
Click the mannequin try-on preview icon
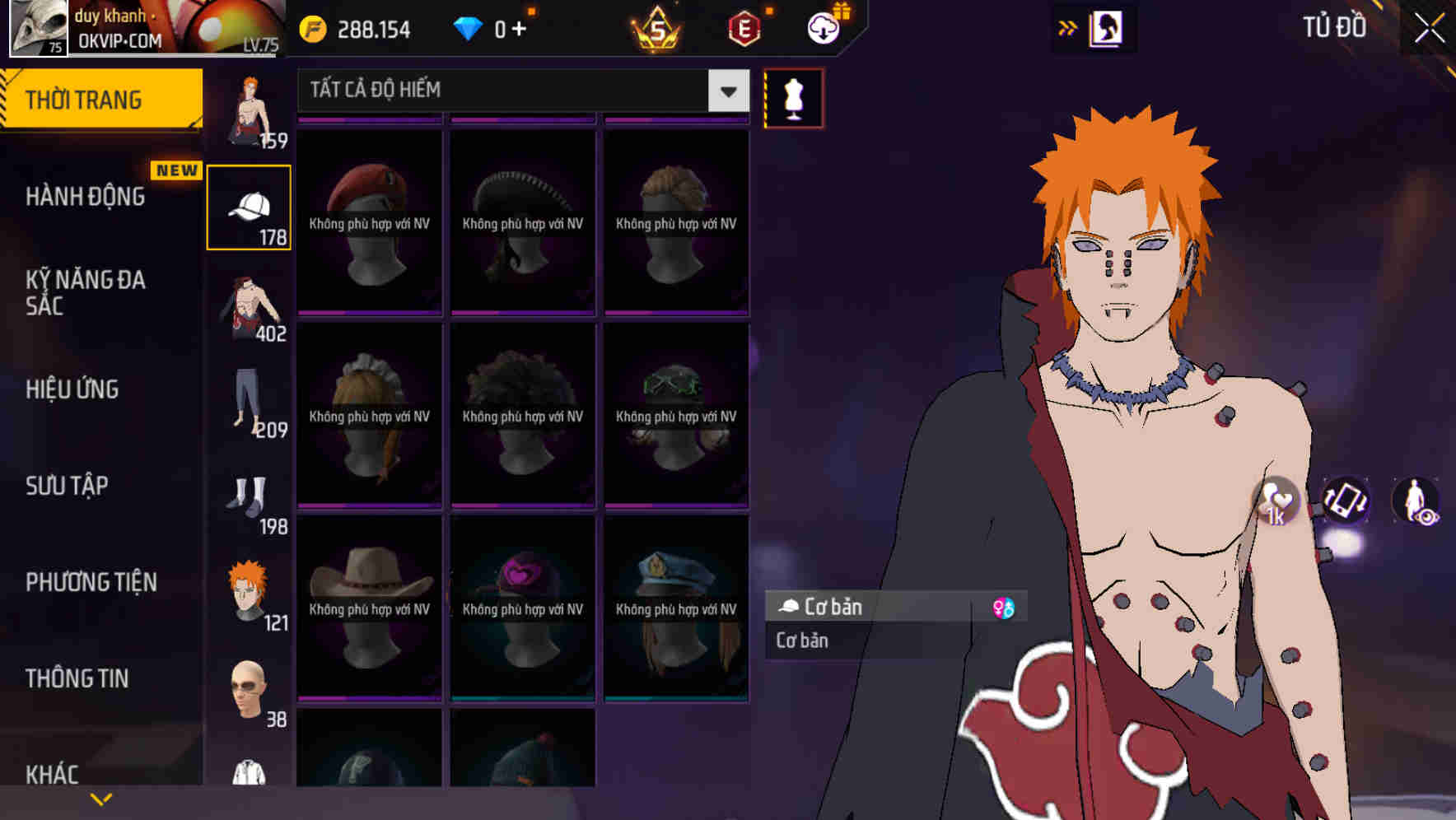pyautogui.click(x=792, y=97)
